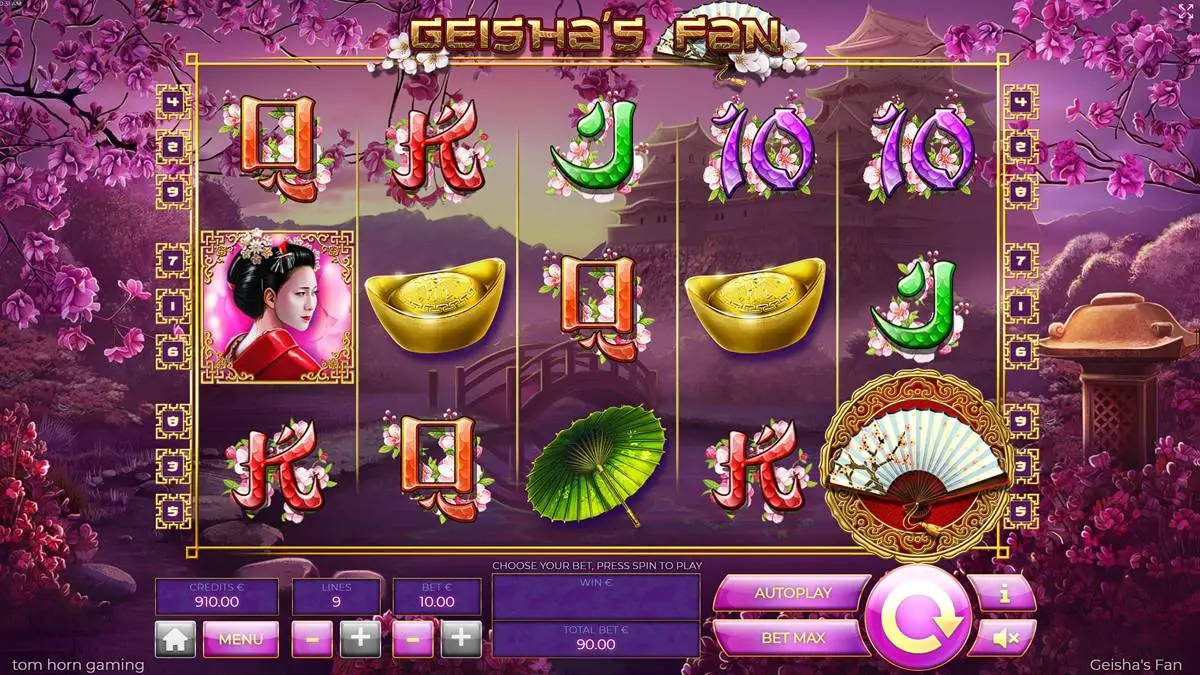Decrease the number of lines
Viewport: 1200px width, 675px height.
coord(312,638)
